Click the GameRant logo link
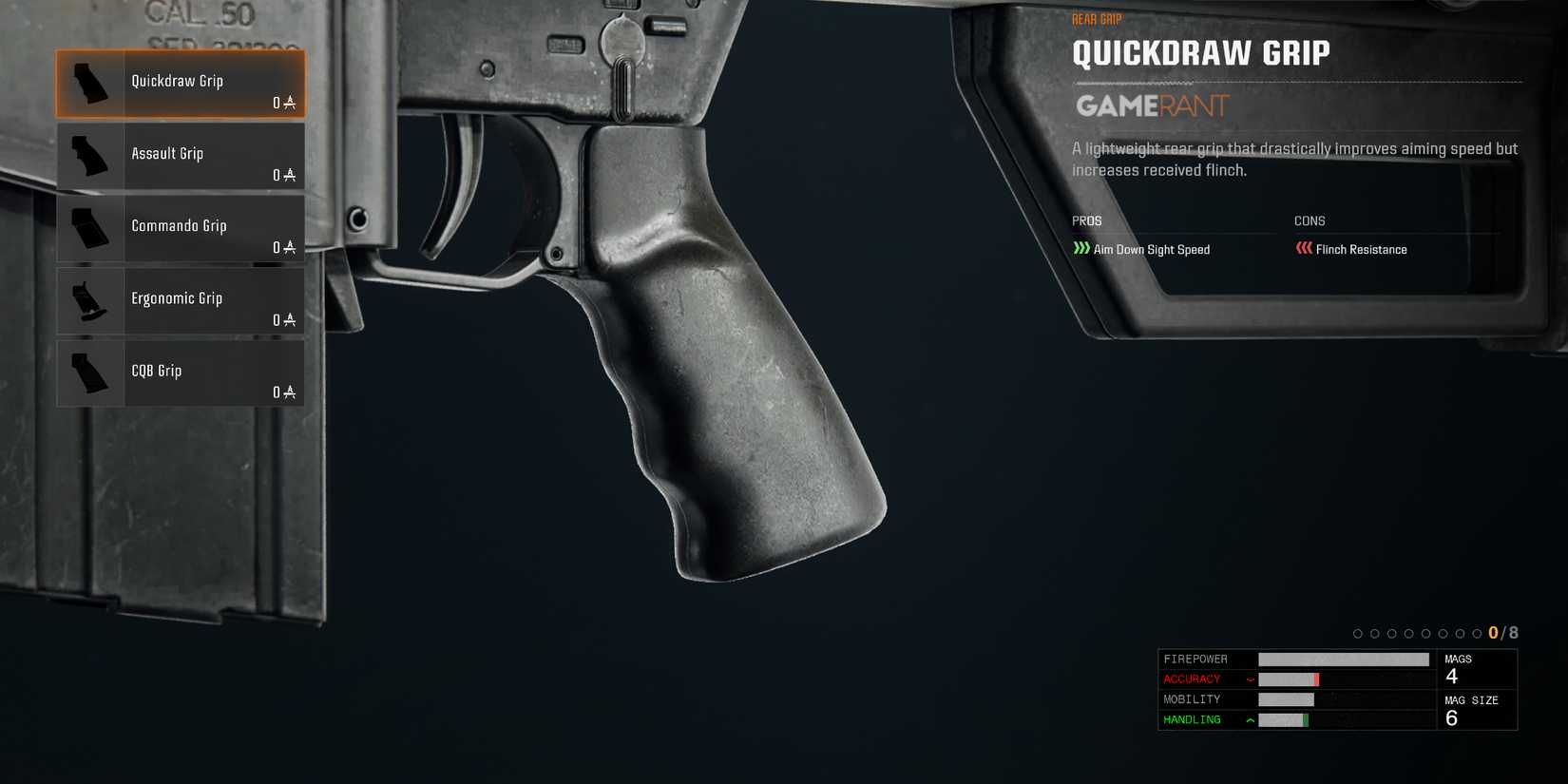The image size is (1568, 784). coord(1150,106)
